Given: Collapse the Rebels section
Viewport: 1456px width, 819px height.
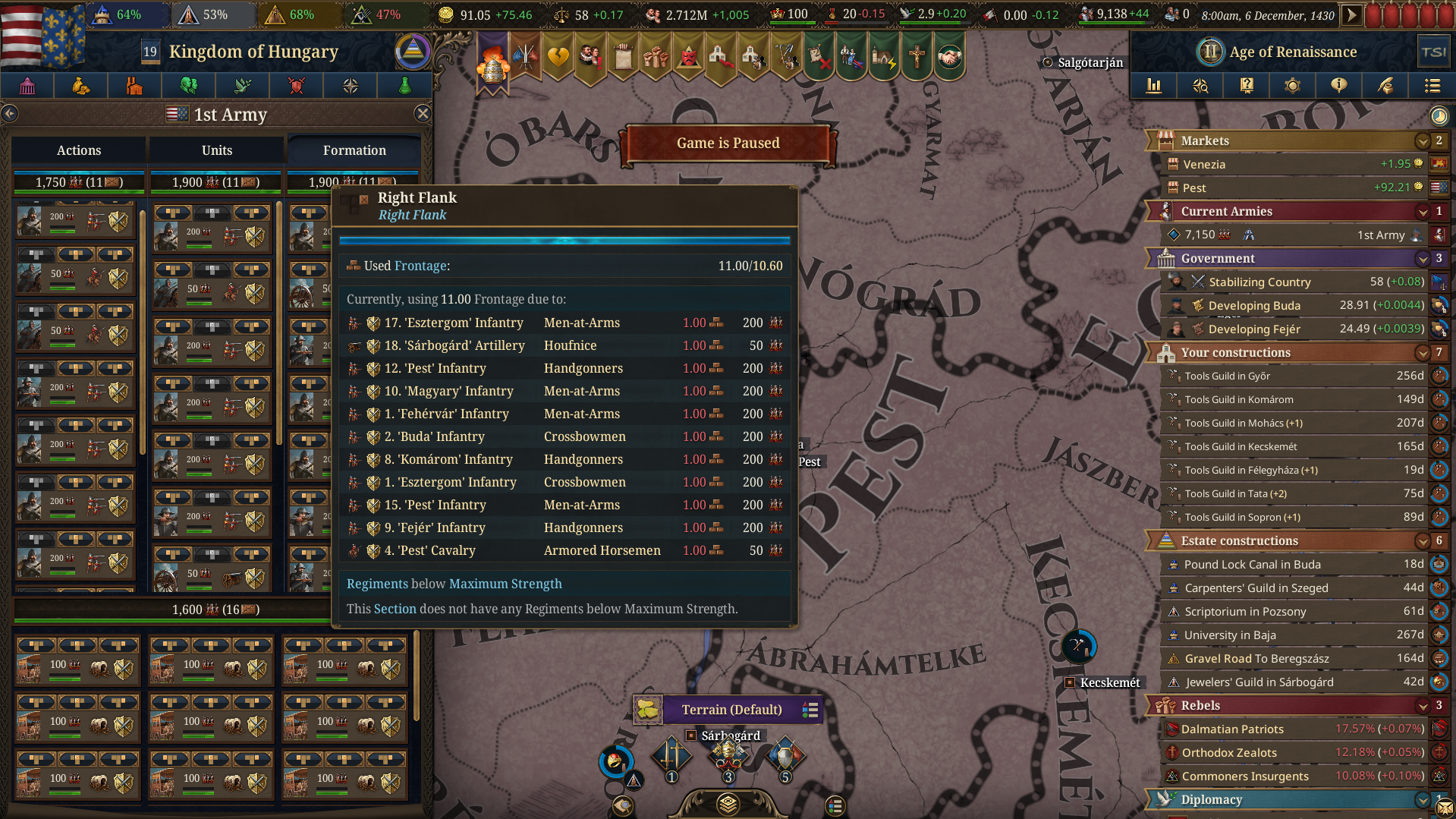Looking at the screenshot, I should click(x=1422, y=705).
